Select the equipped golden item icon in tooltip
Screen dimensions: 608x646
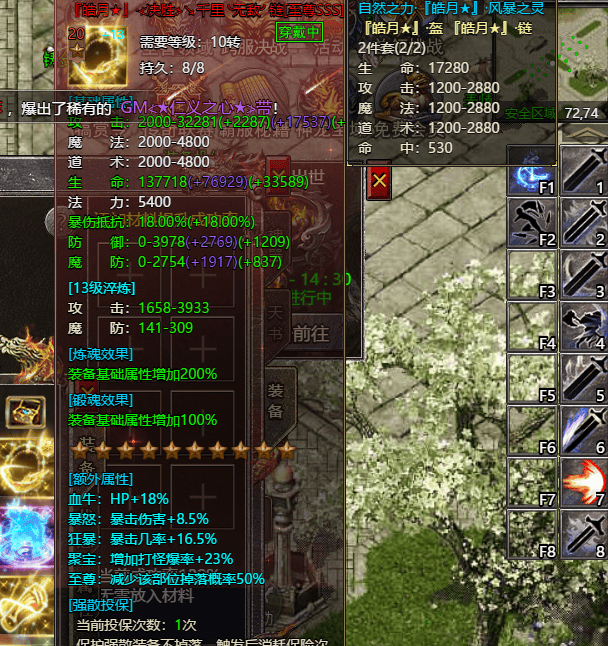click(96, 55)
